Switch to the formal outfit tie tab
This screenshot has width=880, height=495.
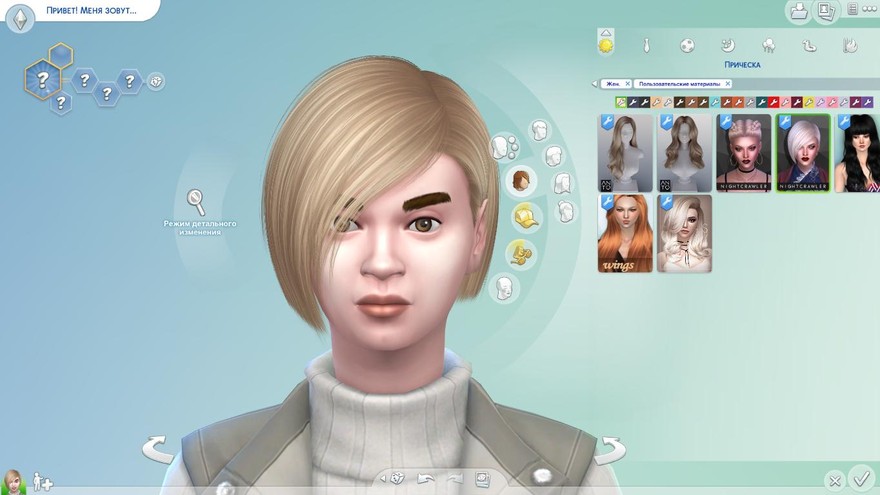click(x=647, y=45)
